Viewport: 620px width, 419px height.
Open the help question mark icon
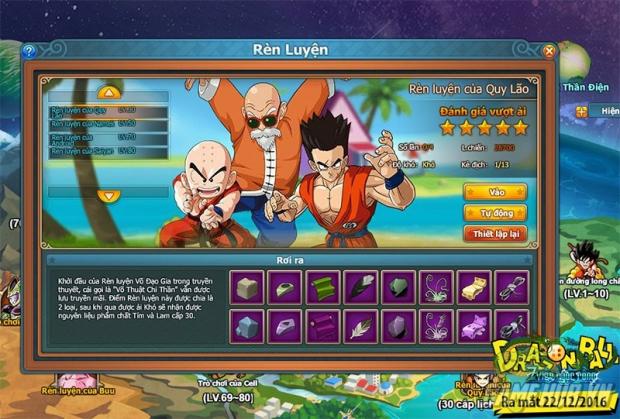coord(28,50)
